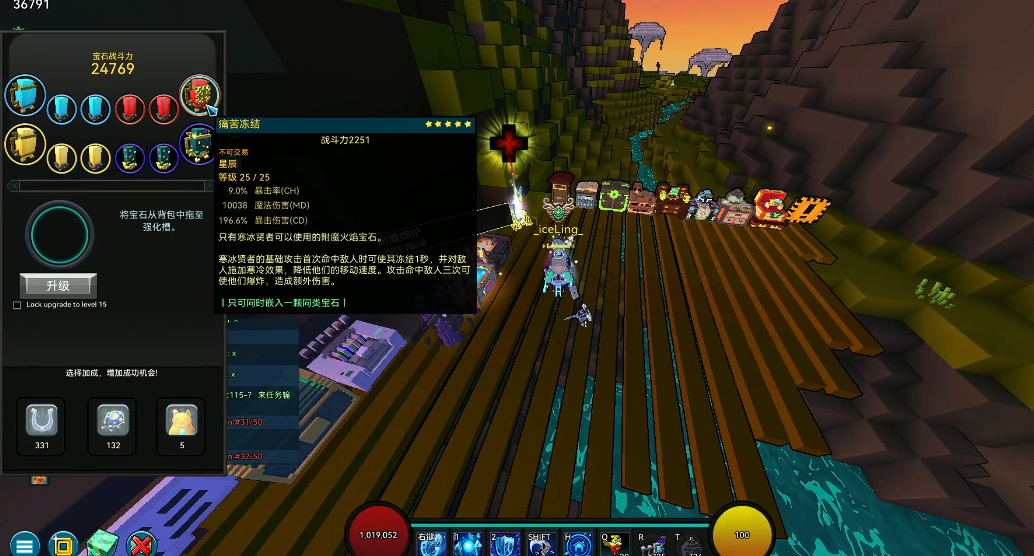Activate the 右键 right-click ability icon
Viewport: 1034px width, 556px height.
(431, 545)
